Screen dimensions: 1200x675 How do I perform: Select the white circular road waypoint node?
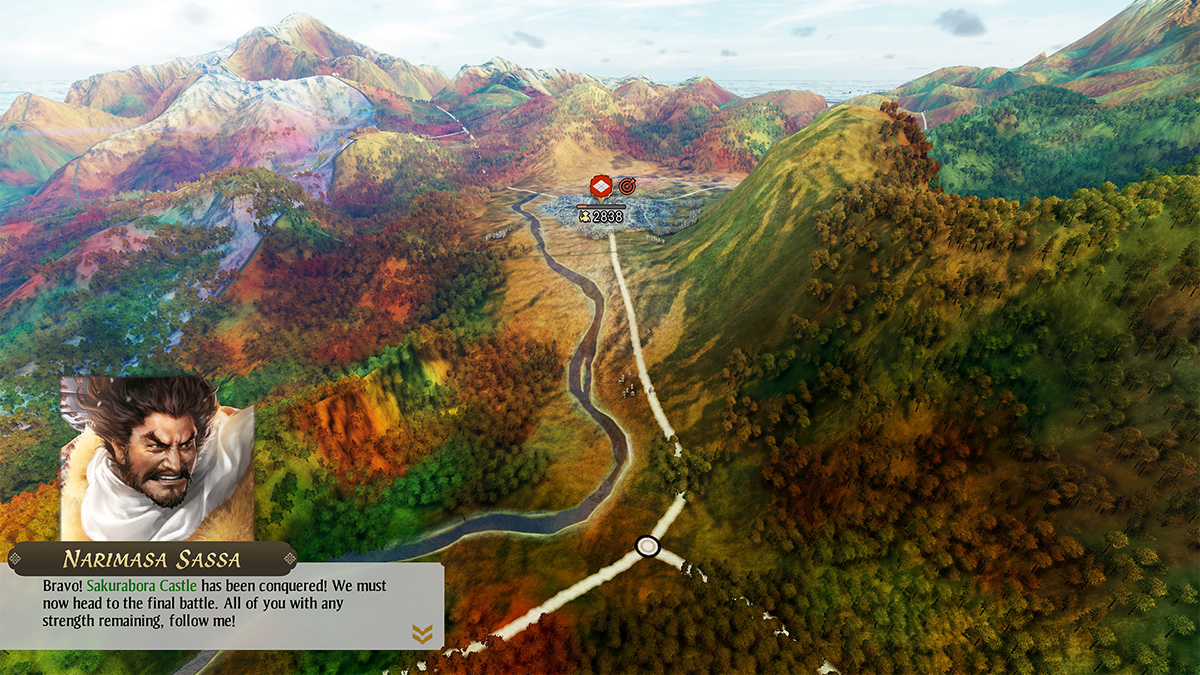point(648,546)
